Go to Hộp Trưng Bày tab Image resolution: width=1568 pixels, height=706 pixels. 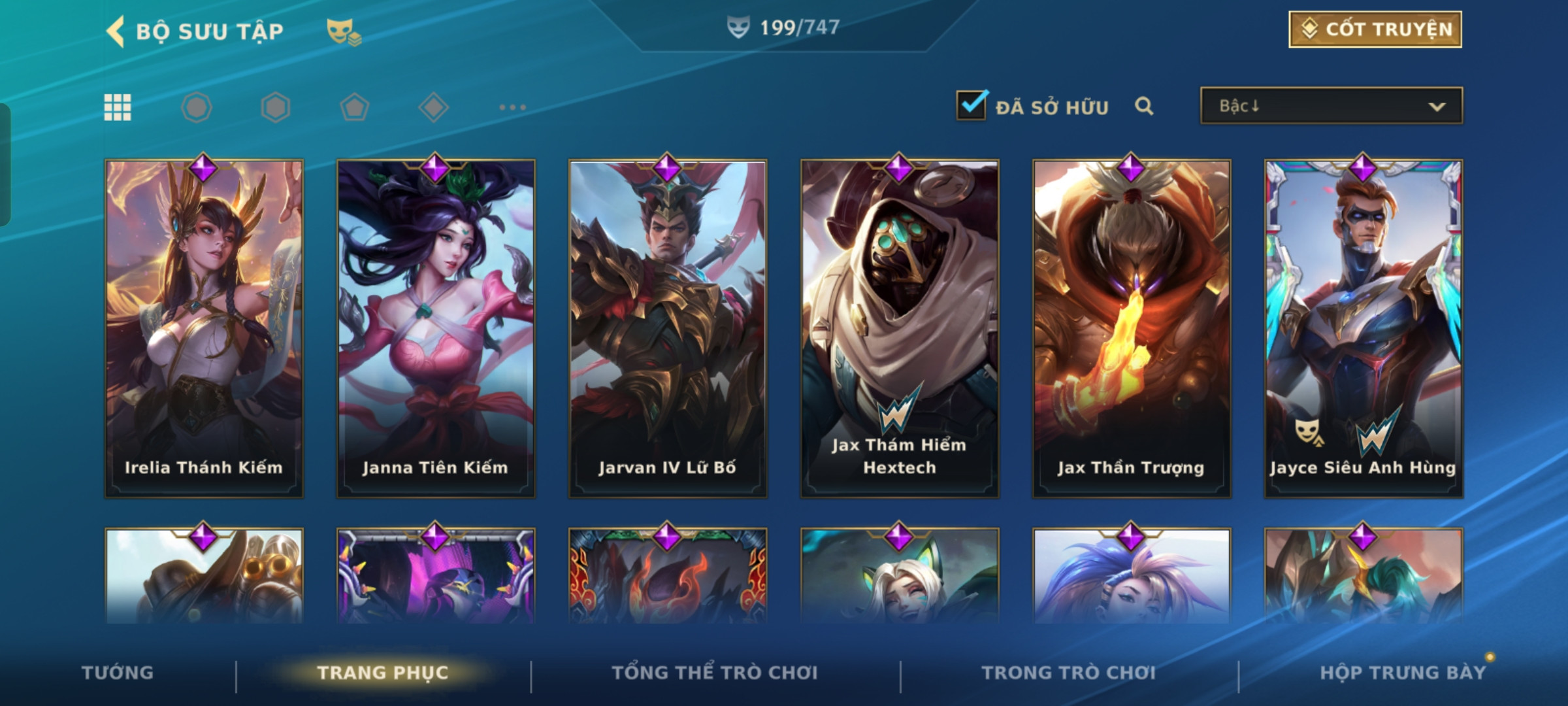tap(1403, 673)
